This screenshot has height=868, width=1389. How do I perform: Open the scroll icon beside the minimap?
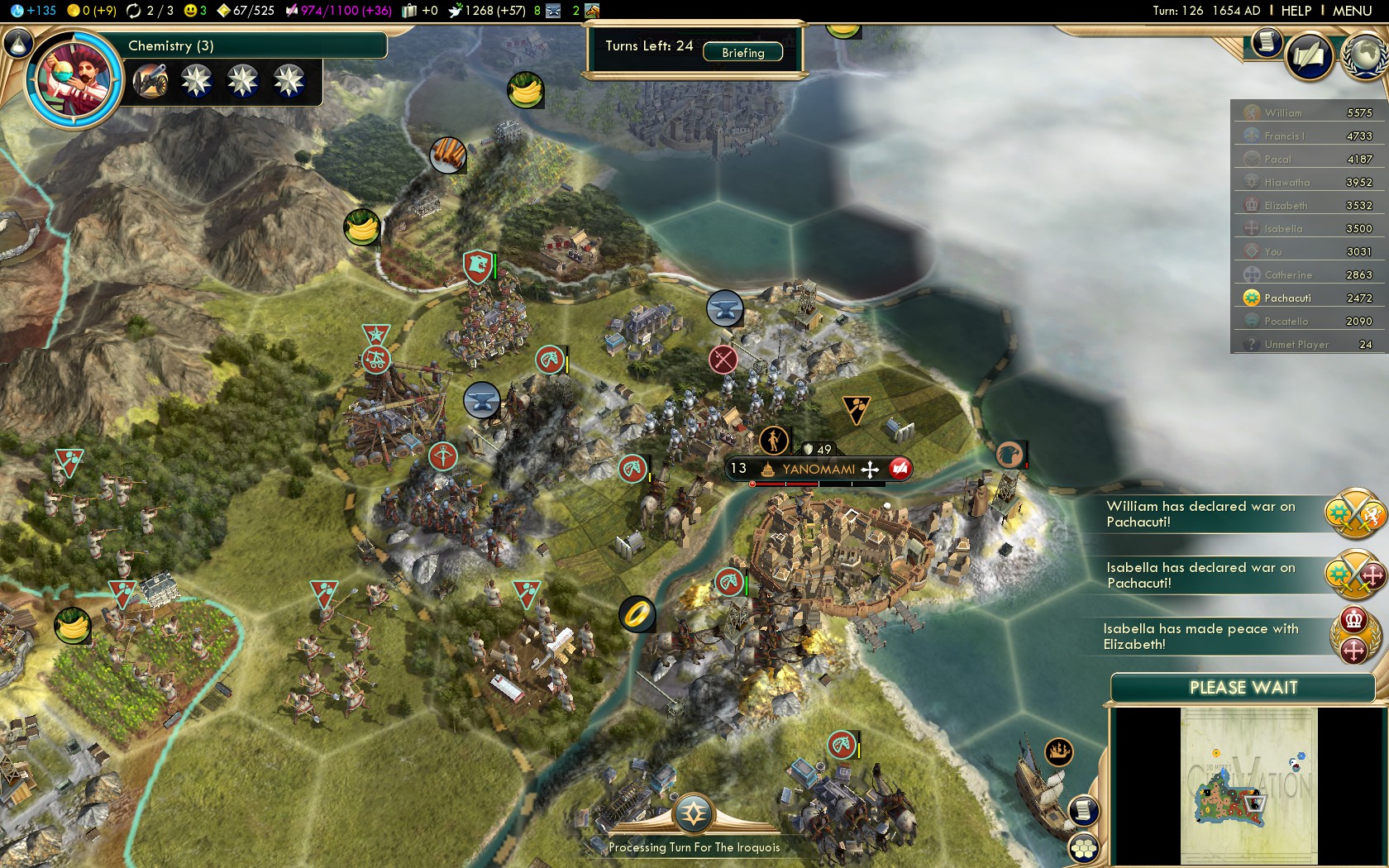tap(1083, 810)
